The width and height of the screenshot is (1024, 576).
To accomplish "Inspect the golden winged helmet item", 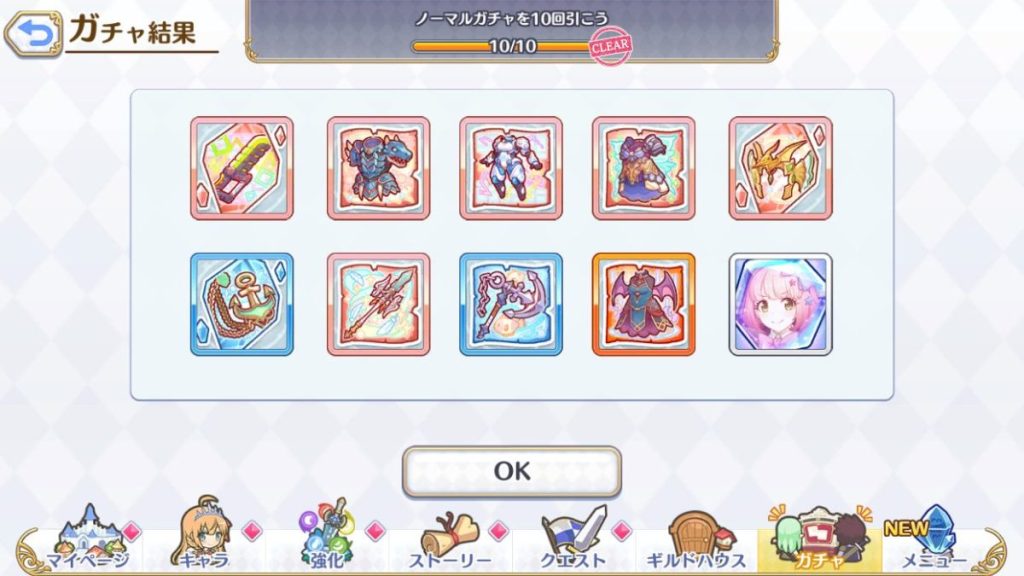I will pos(780,168).
